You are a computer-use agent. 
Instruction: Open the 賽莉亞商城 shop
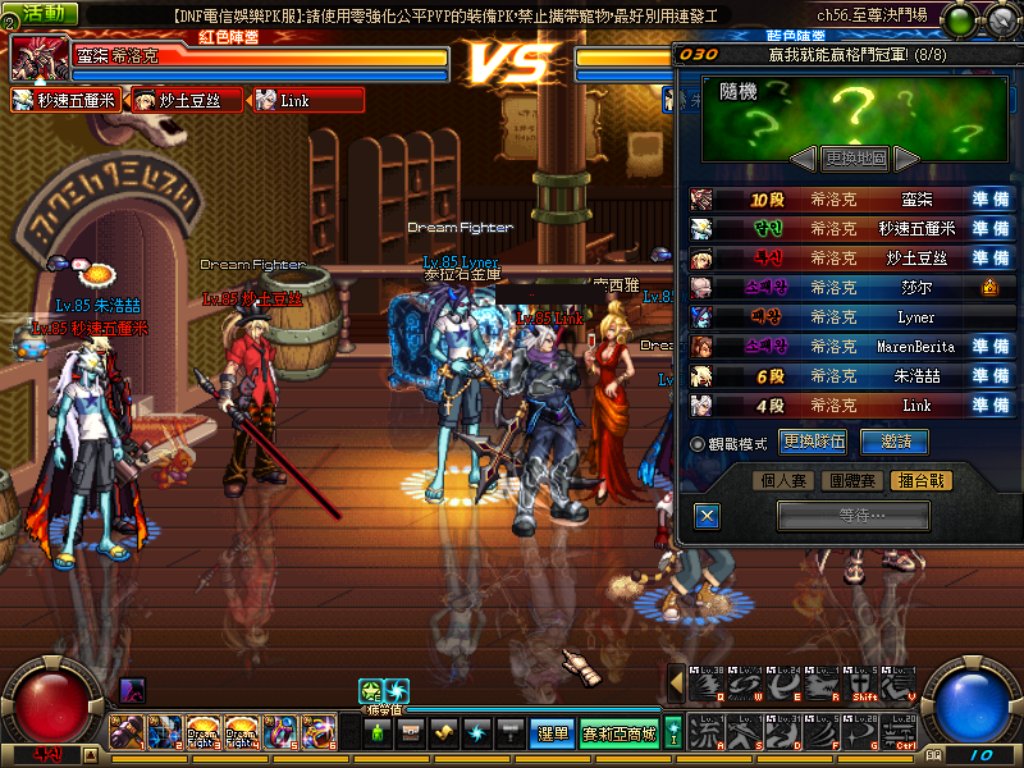click(619, 734)
